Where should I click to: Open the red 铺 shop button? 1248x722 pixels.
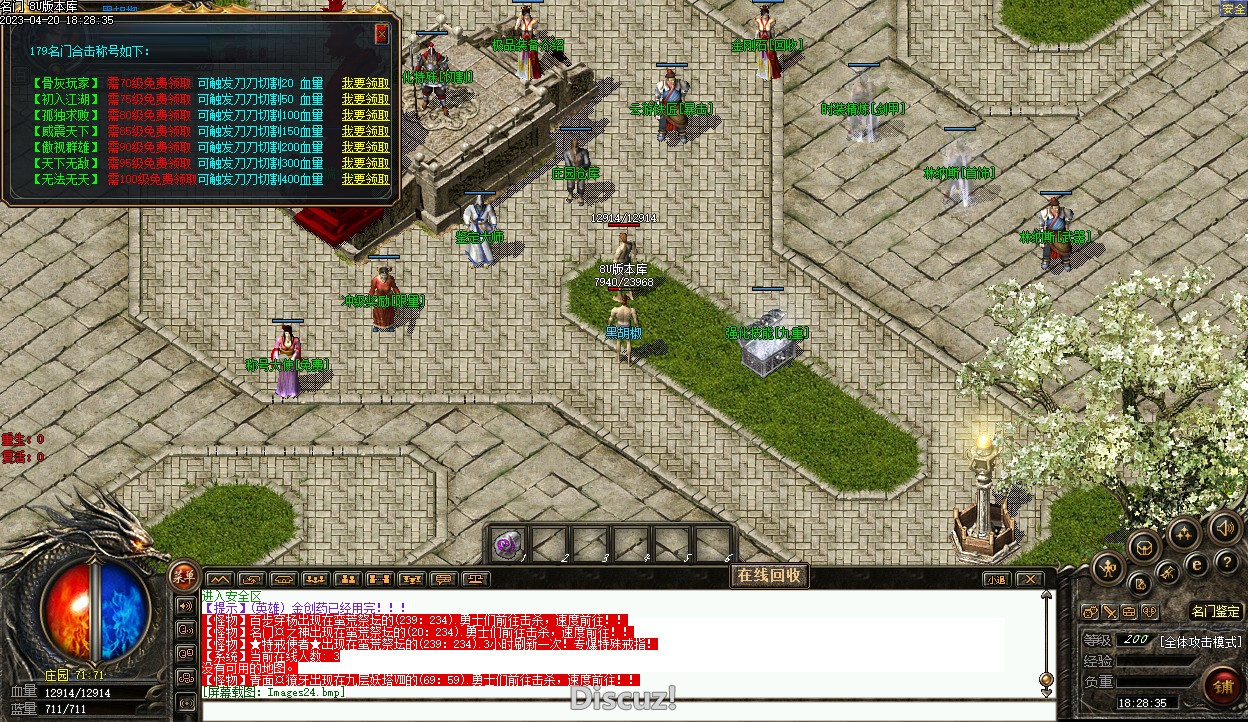pos(1222,685)
